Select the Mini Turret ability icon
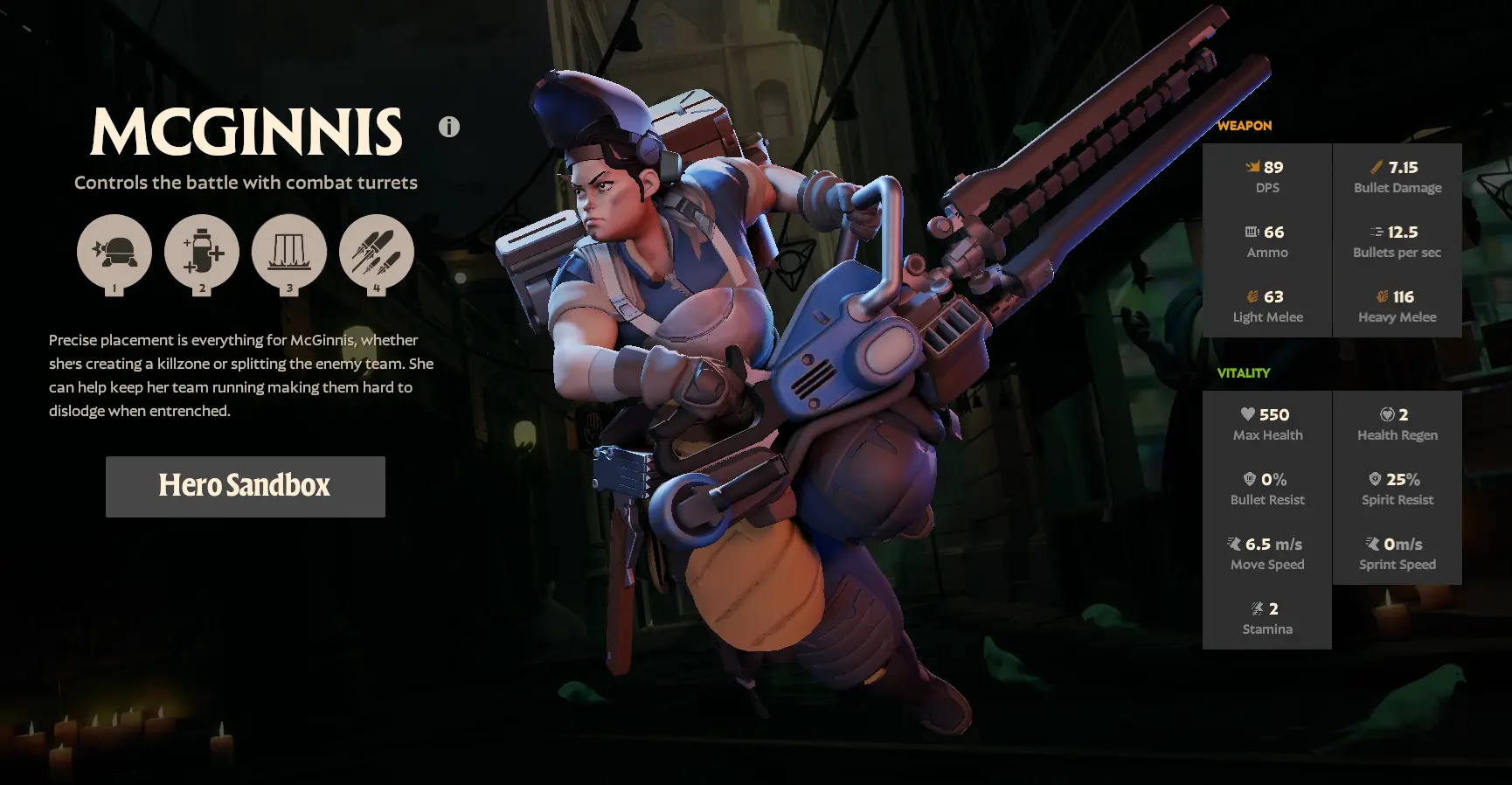 [x=114, y=252]
